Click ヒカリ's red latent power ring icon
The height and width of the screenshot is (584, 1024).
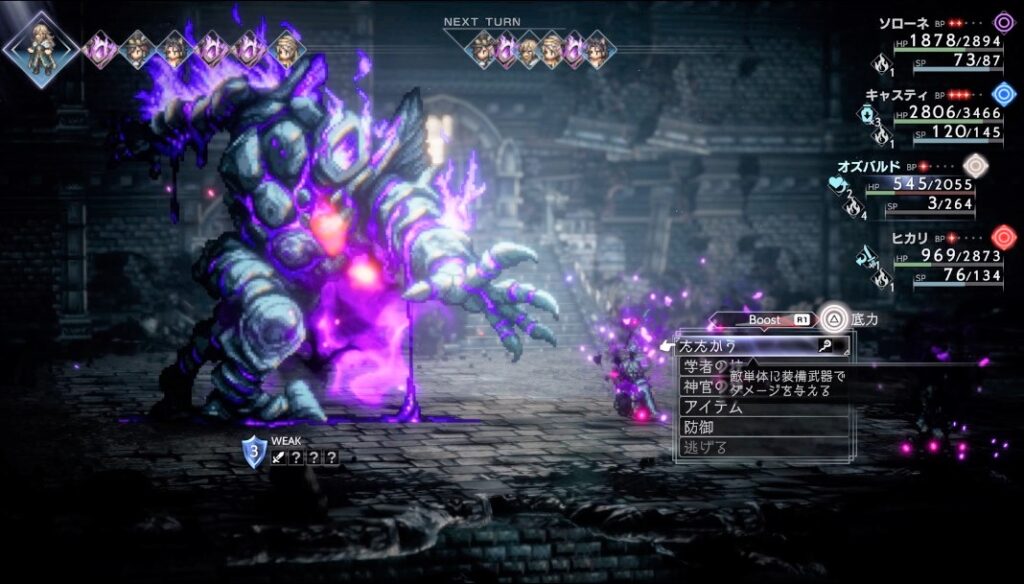[x=1003, y=238]
